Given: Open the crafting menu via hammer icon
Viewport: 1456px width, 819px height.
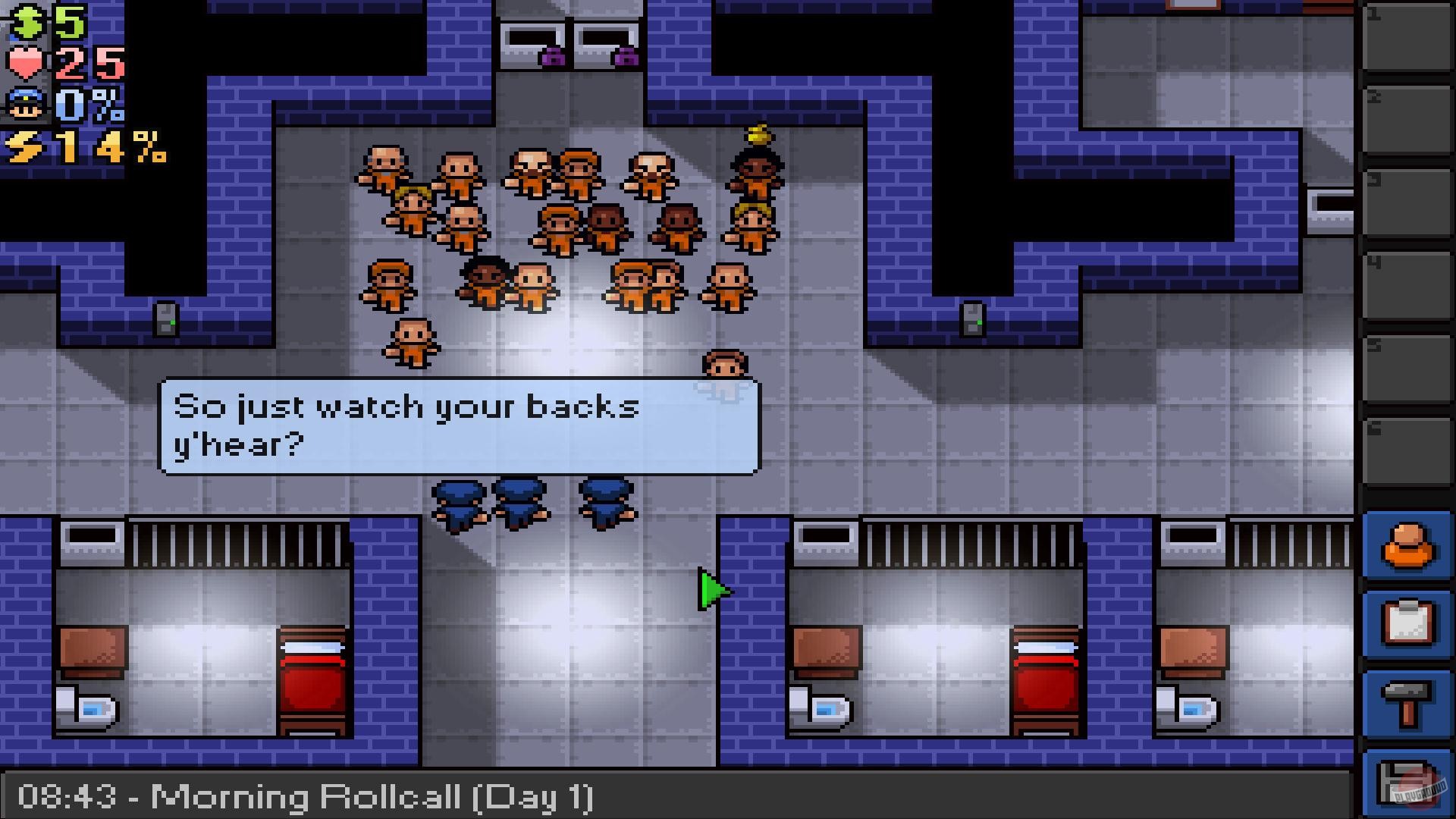Looking at the screenshot, I should pos(1407,701).
